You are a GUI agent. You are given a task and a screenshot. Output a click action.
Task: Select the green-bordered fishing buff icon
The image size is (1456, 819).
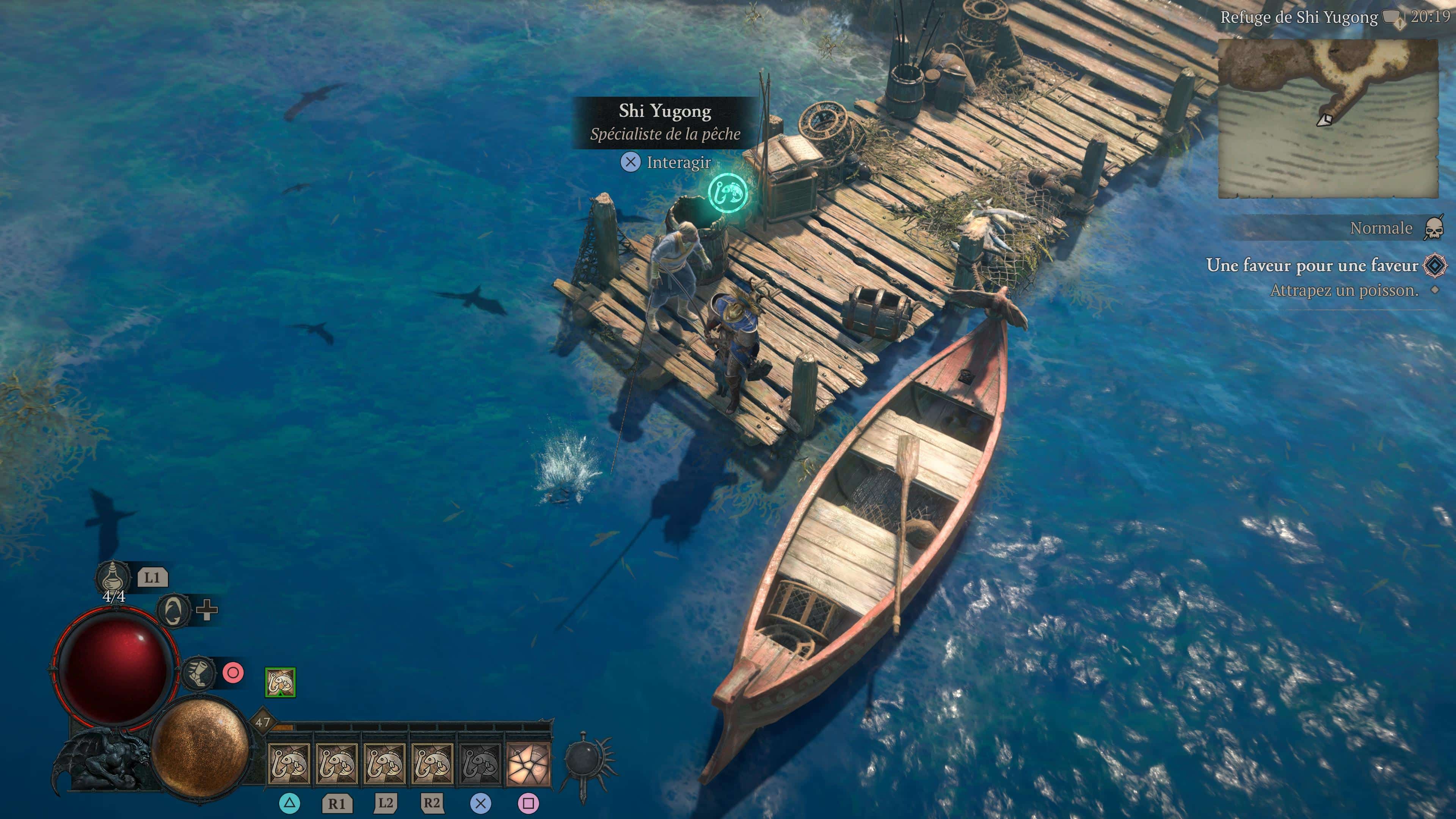(280, 682)
